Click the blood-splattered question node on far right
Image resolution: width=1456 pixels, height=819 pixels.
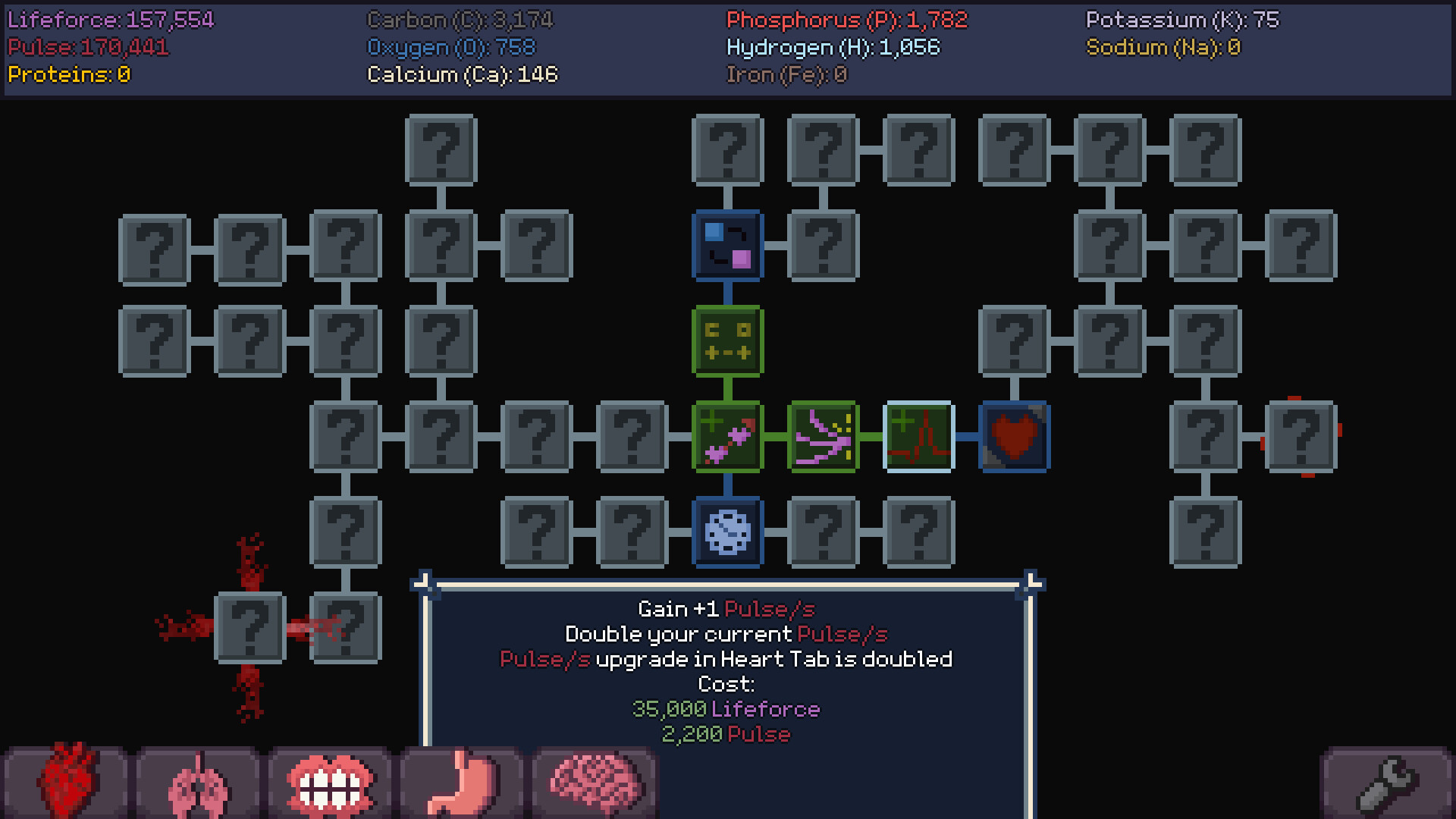(1302, 438)
